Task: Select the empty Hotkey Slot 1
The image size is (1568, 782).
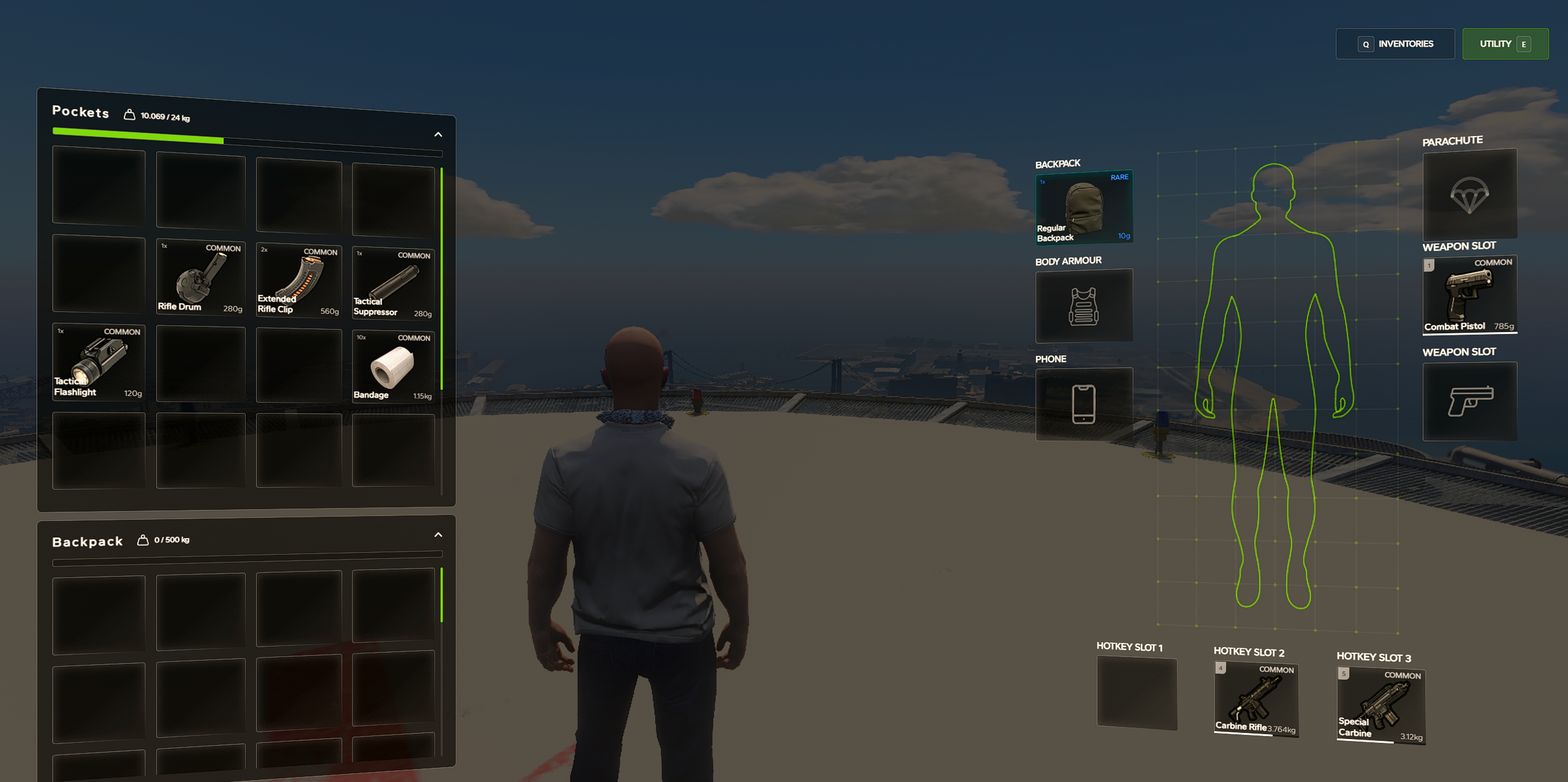Action: point(1137,693)
